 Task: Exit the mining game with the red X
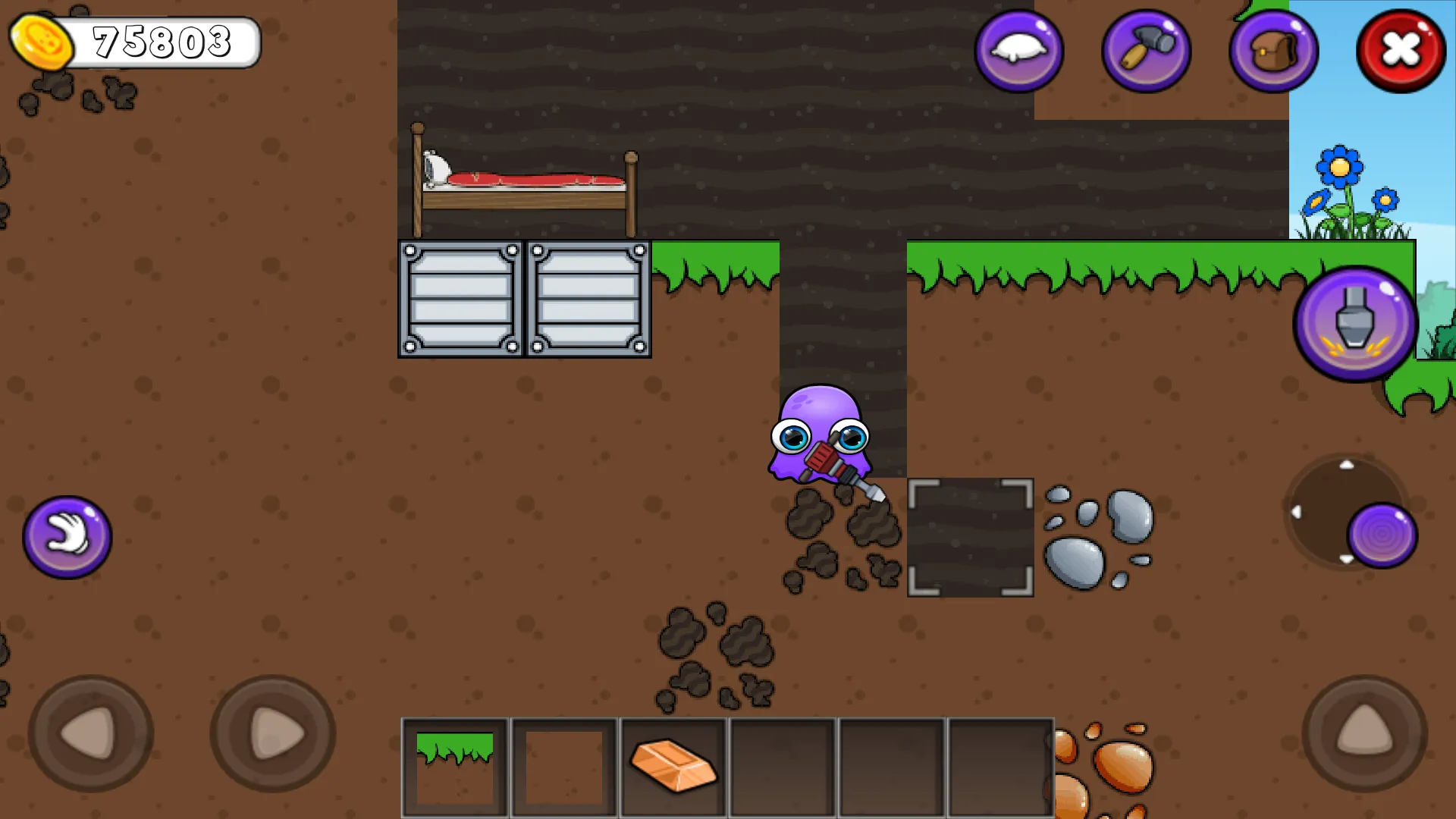(x=1399, y=50)
